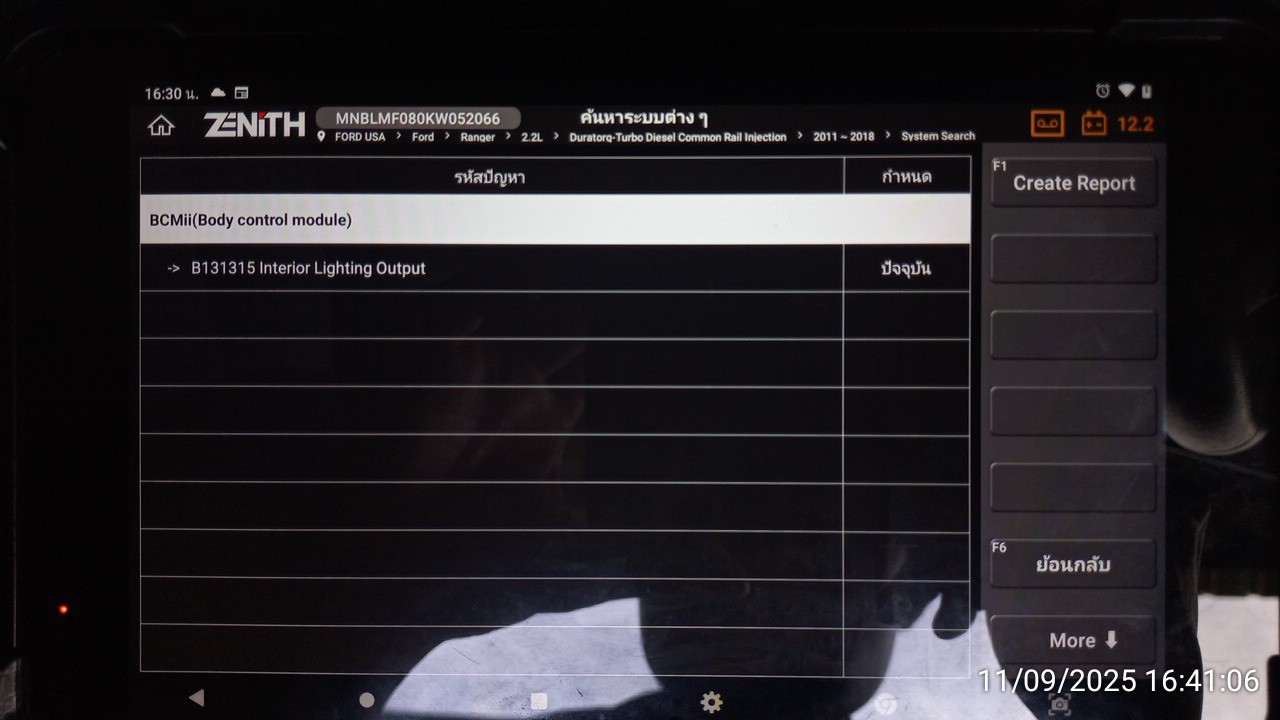The image size is (1280, 720).
Task: Tap the Android back triangle
Action: [x=196, y=698]
